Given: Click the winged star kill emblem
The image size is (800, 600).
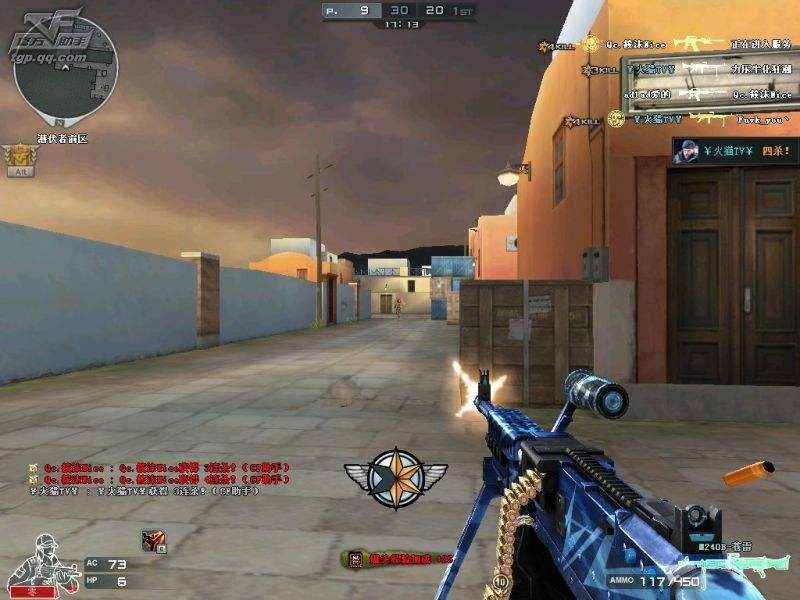Looking at the screenshot, I should tap(395, 476).
